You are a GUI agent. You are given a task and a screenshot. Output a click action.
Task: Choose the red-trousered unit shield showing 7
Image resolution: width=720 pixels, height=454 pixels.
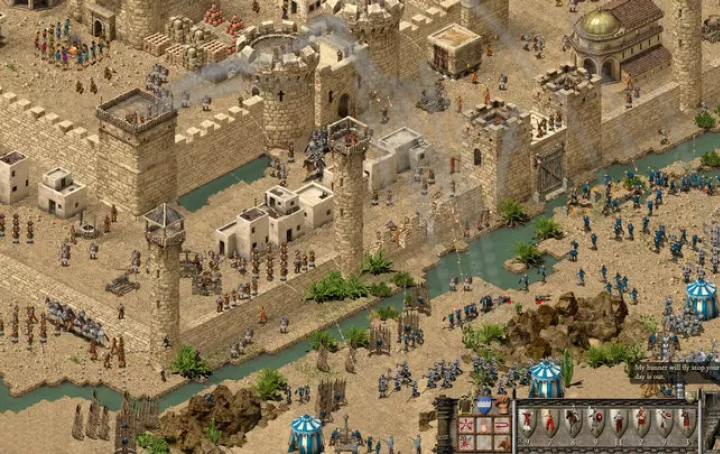click(549, 422)
